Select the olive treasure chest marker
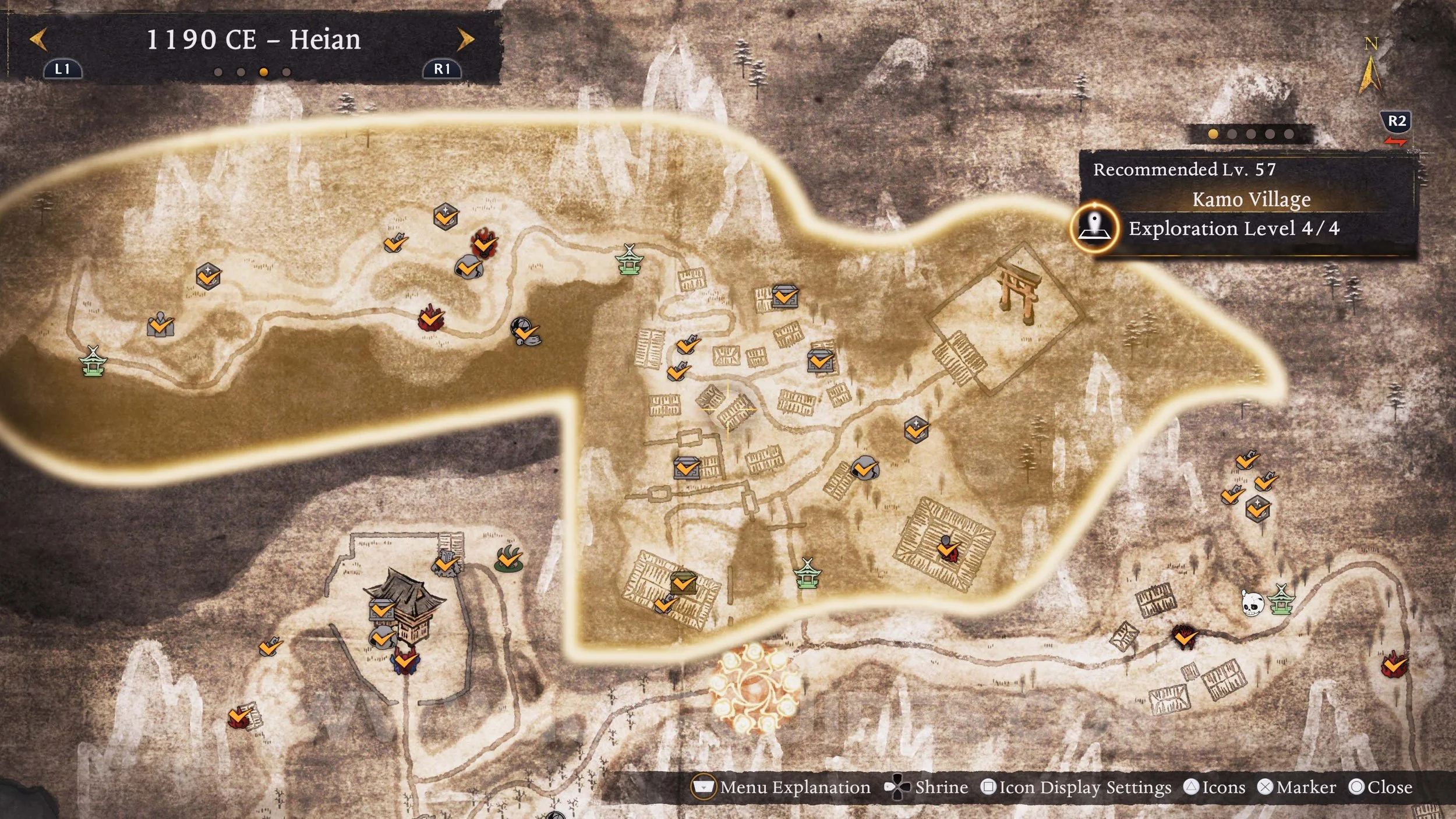 (683, 582)
